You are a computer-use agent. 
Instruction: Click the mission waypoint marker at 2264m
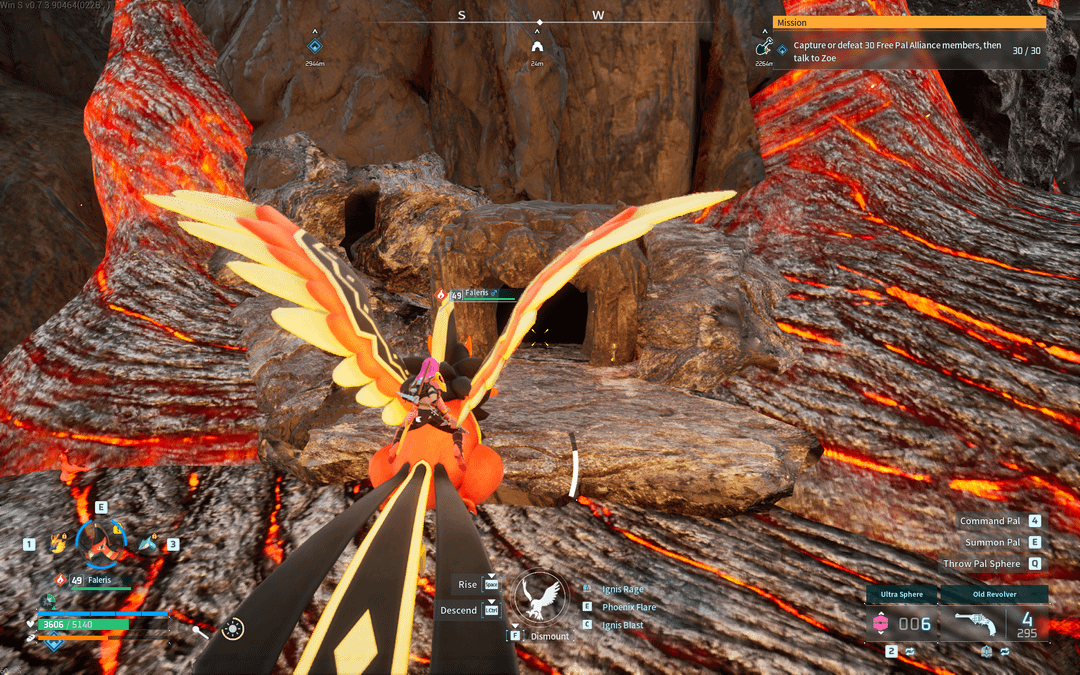[765, 46]
